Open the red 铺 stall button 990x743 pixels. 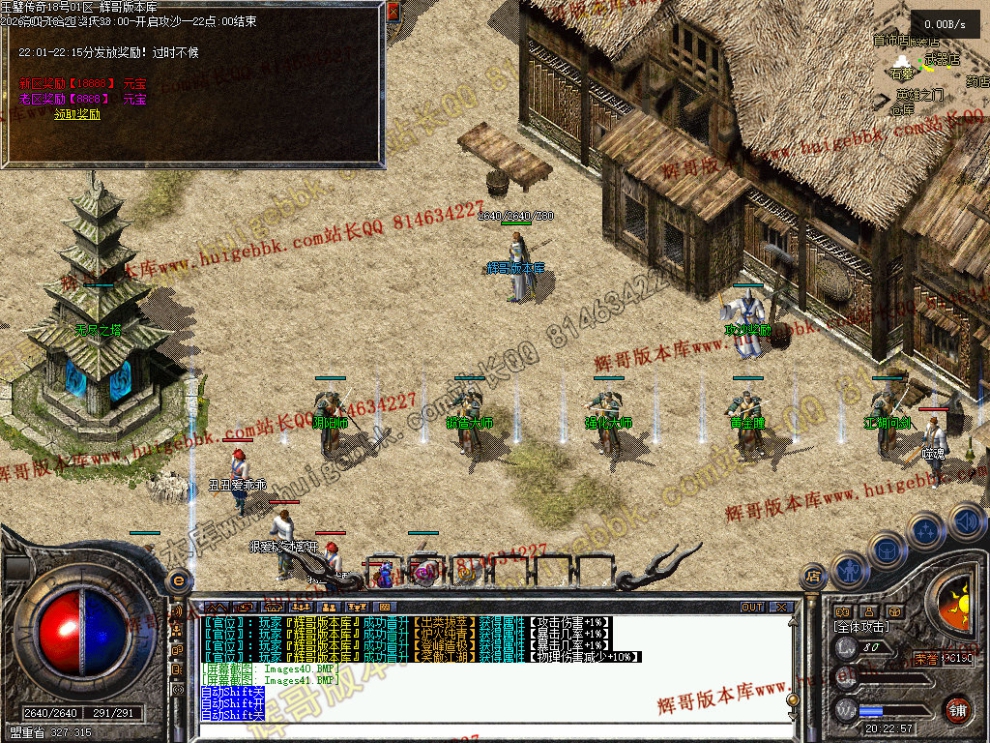[x=958, y=708]
